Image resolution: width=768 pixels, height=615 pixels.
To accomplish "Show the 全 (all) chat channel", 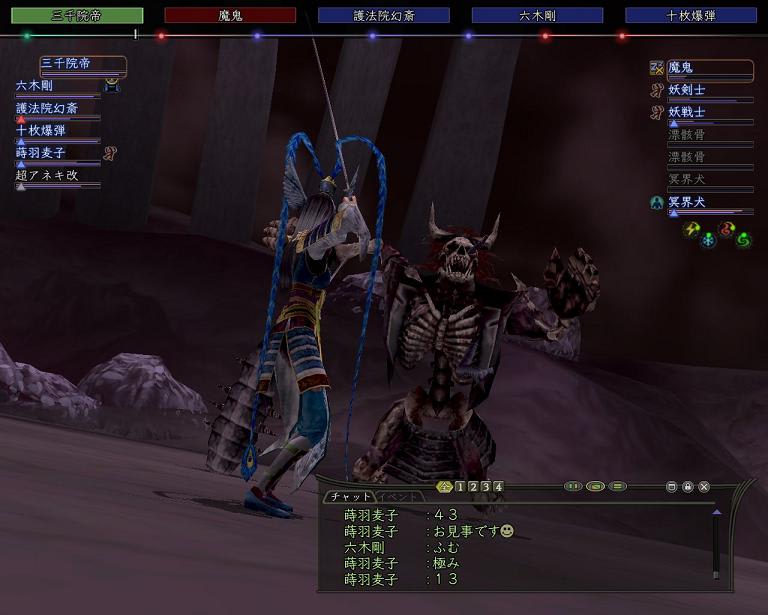I will tap(446, 487).
